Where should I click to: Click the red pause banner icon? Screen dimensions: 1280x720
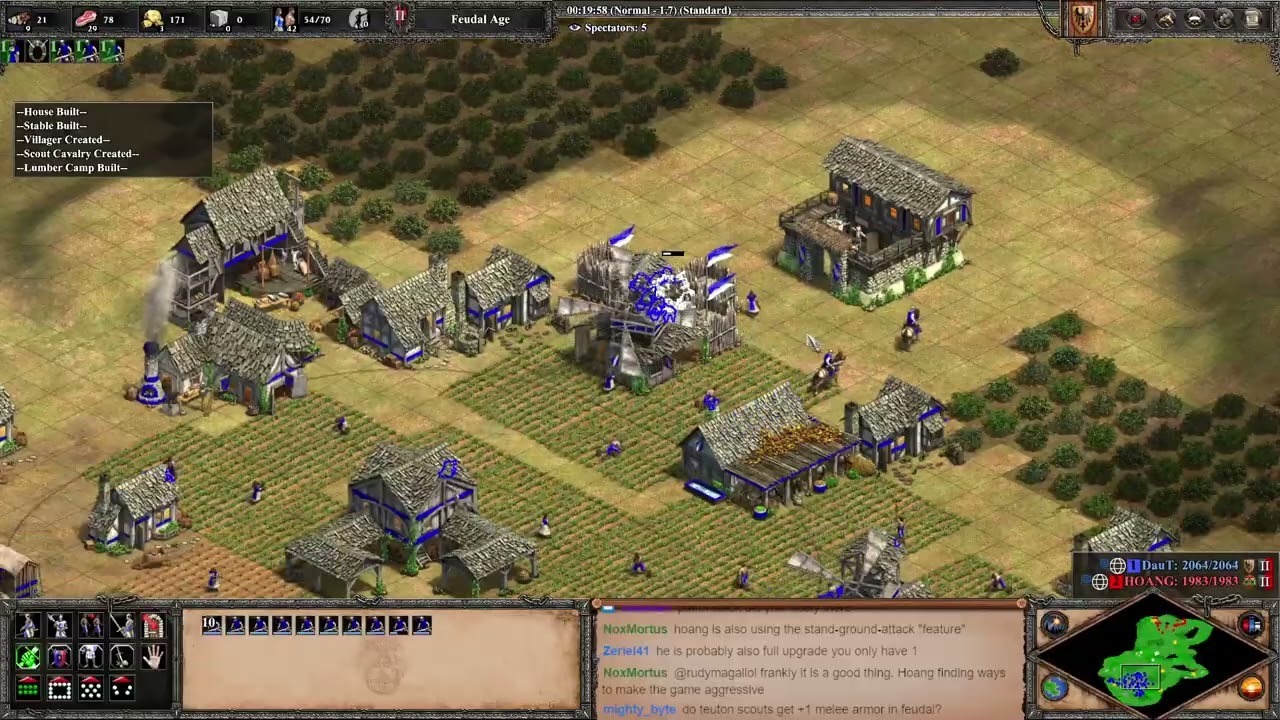point(400,18)
